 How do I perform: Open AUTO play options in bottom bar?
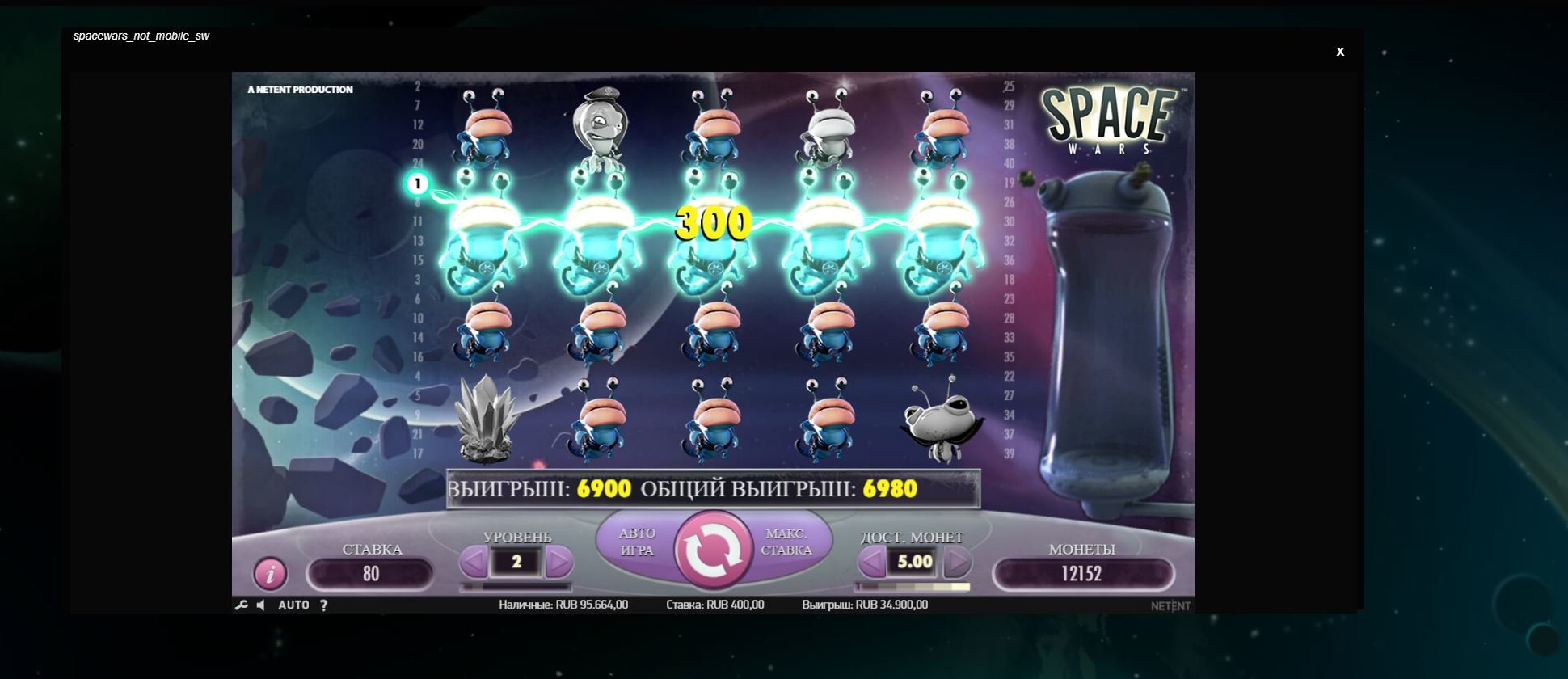click(293, 605)
